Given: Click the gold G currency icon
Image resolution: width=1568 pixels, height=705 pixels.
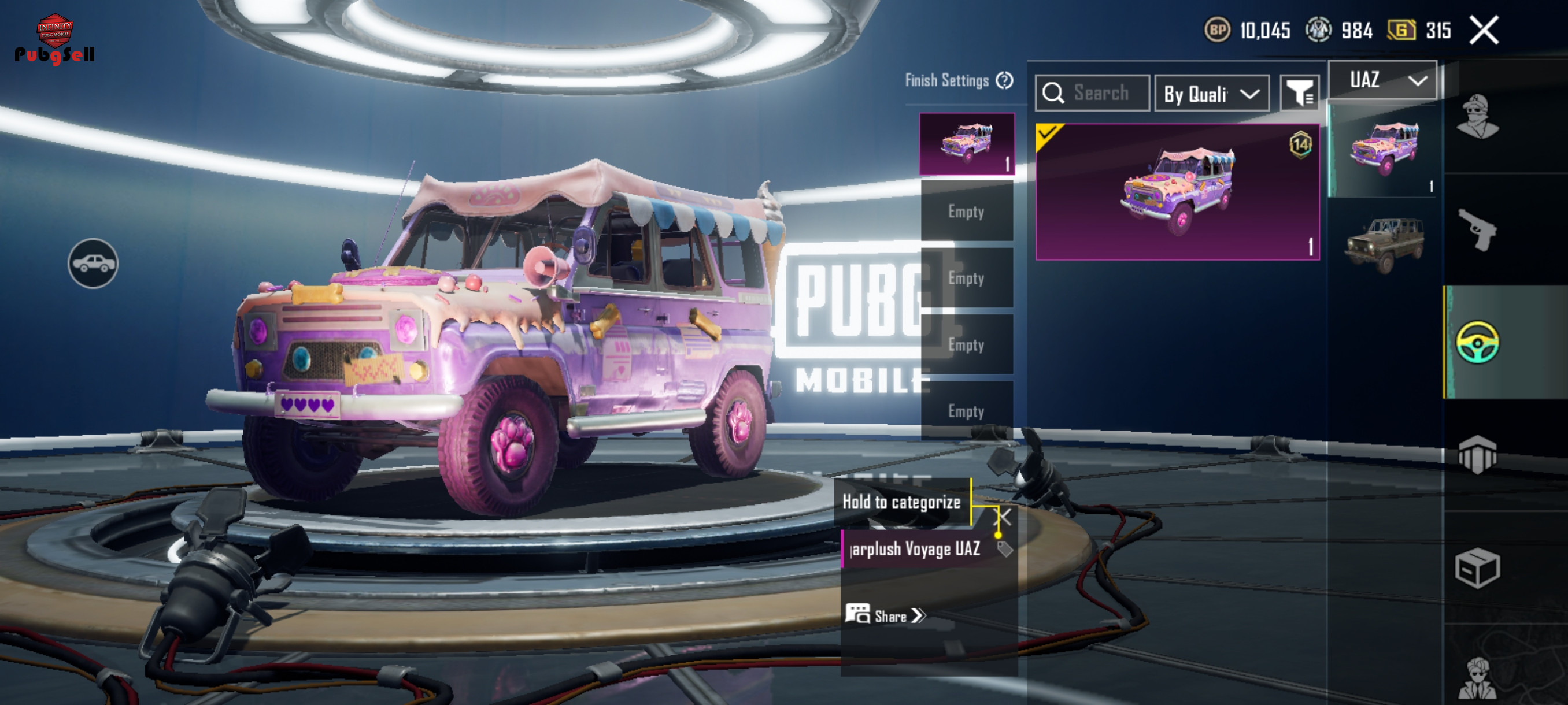Looking at the screenshot, I should [1400, 30].
